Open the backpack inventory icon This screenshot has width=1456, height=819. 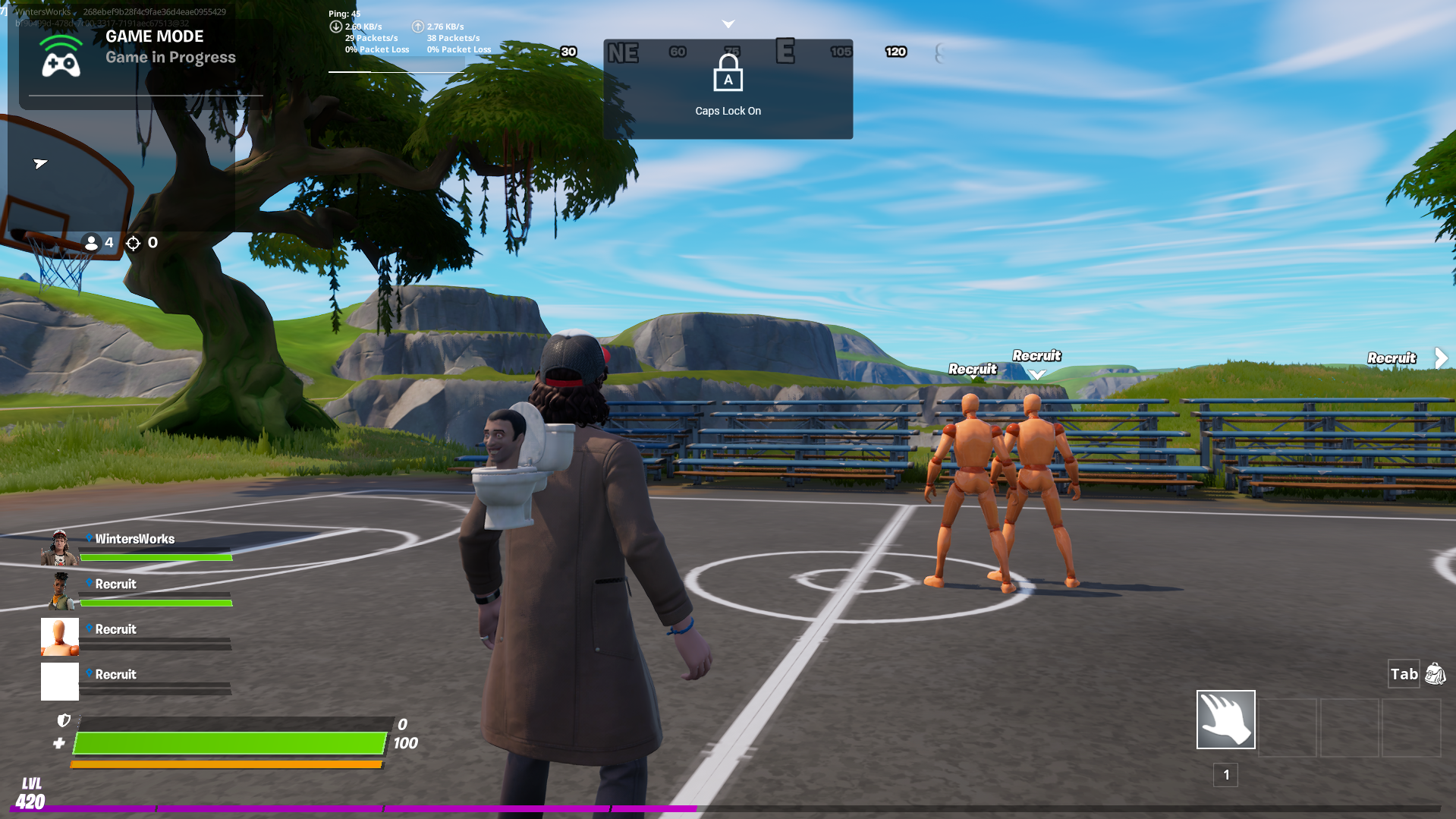click(1435, 673)
